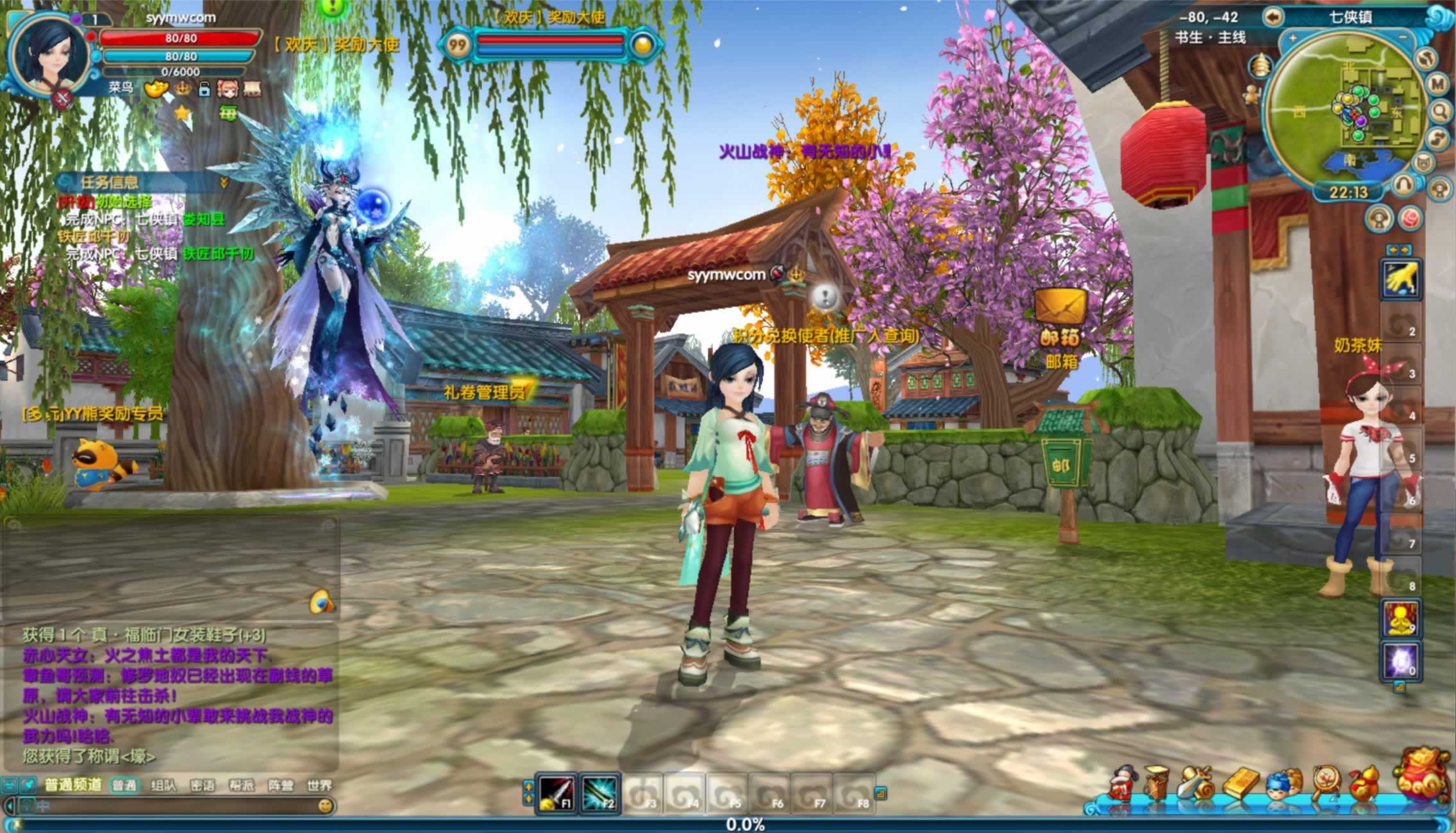Open the 密语 whisper chat tab
Viewport: 1456px width, 833px height.
coord(202,786)
